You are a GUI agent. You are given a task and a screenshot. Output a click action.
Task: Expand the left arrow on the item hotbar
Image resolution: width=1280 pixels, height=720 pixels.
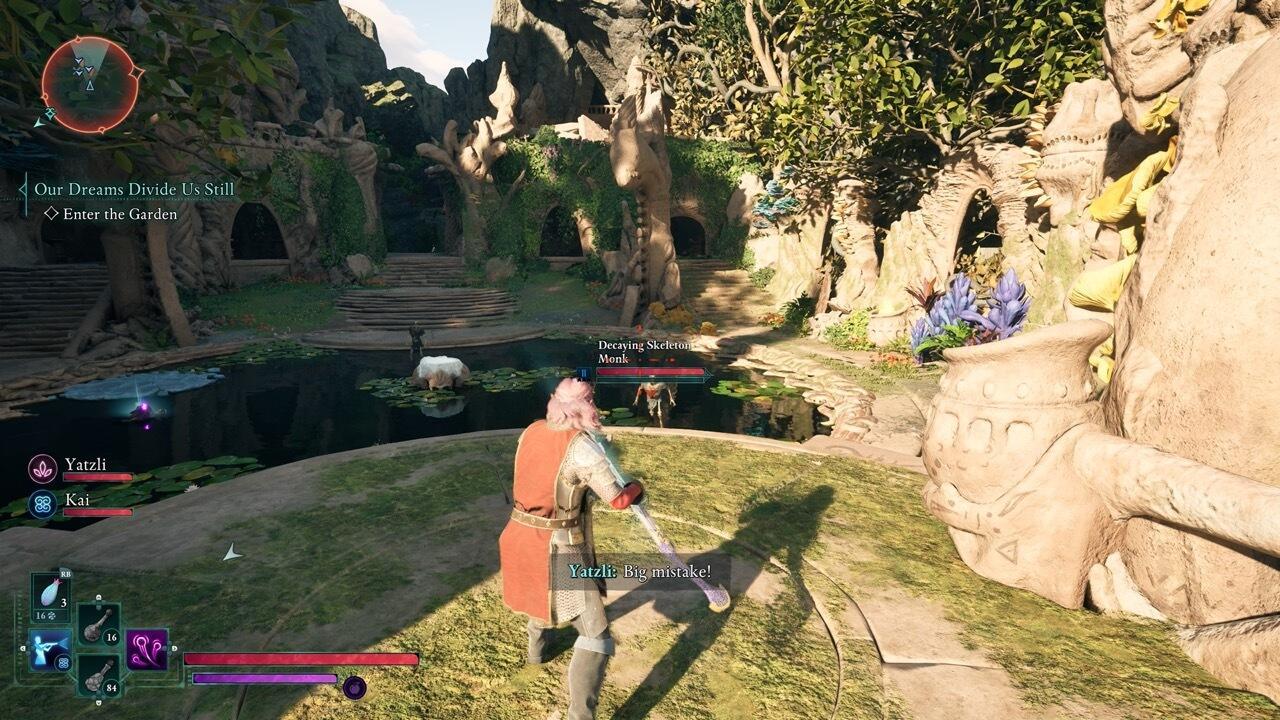point(24,648)
